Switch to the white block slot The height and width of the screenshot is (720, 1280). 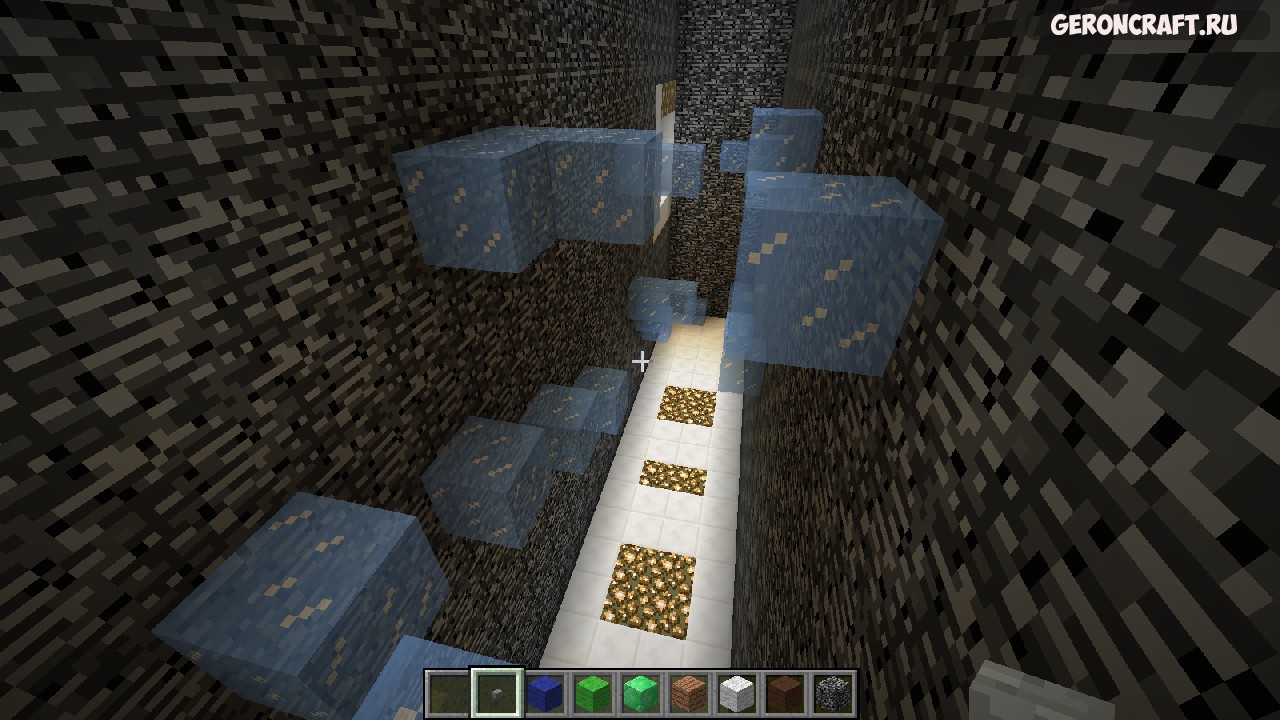pyautogui.click(x=736, y=693)
